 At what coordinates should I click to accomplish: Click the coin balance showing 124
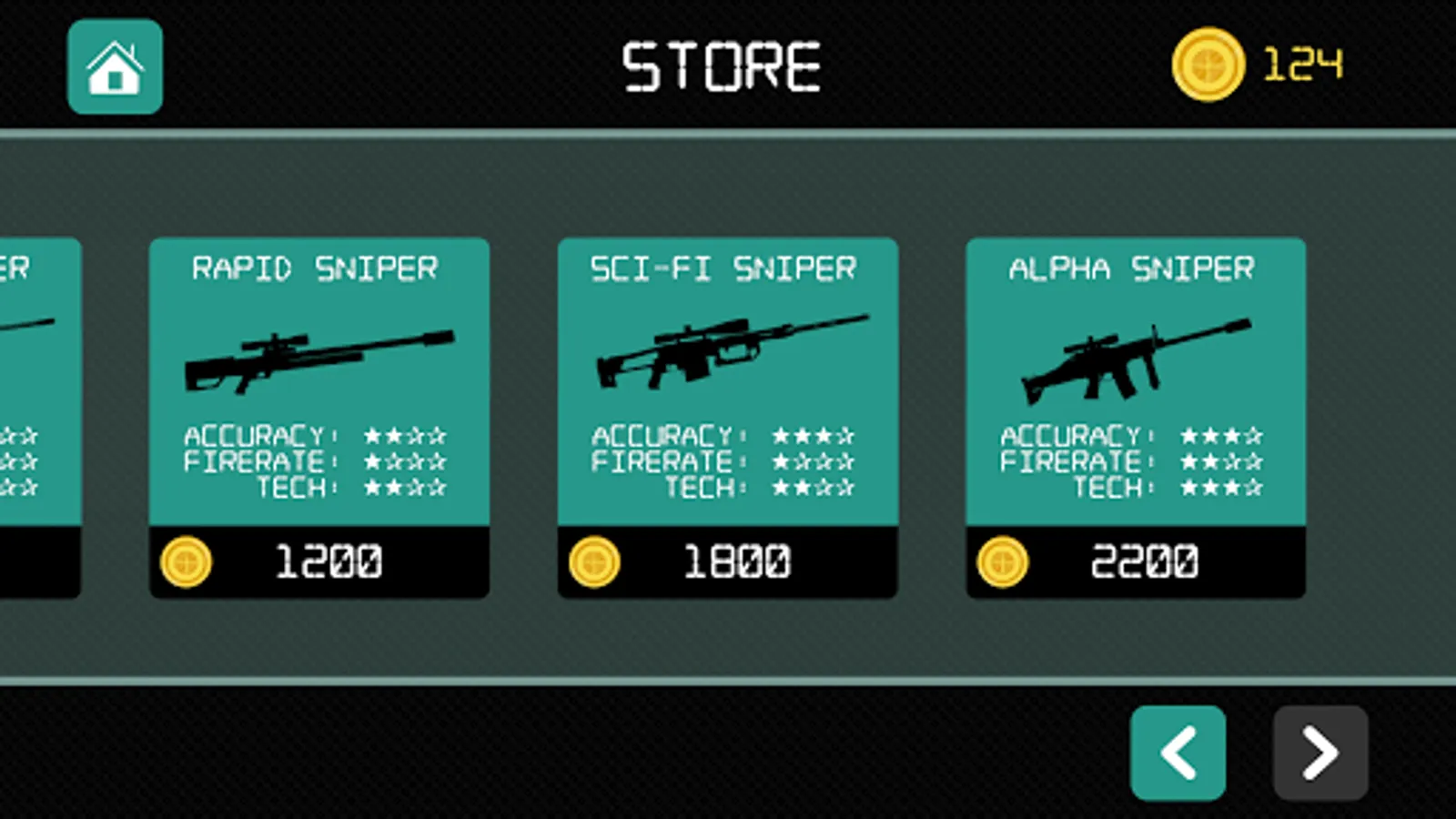(x=1301, y=64)
